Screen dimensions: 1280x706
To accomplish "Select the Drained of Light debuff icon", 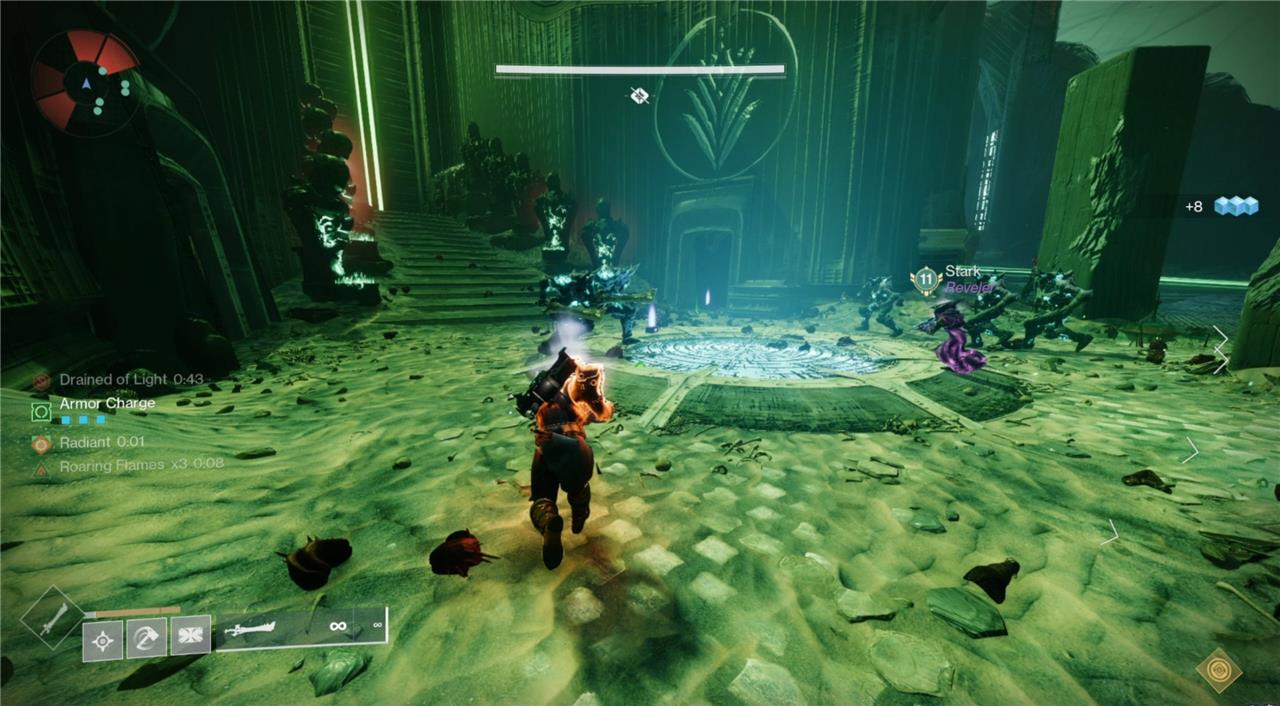I will coord(41,381).
